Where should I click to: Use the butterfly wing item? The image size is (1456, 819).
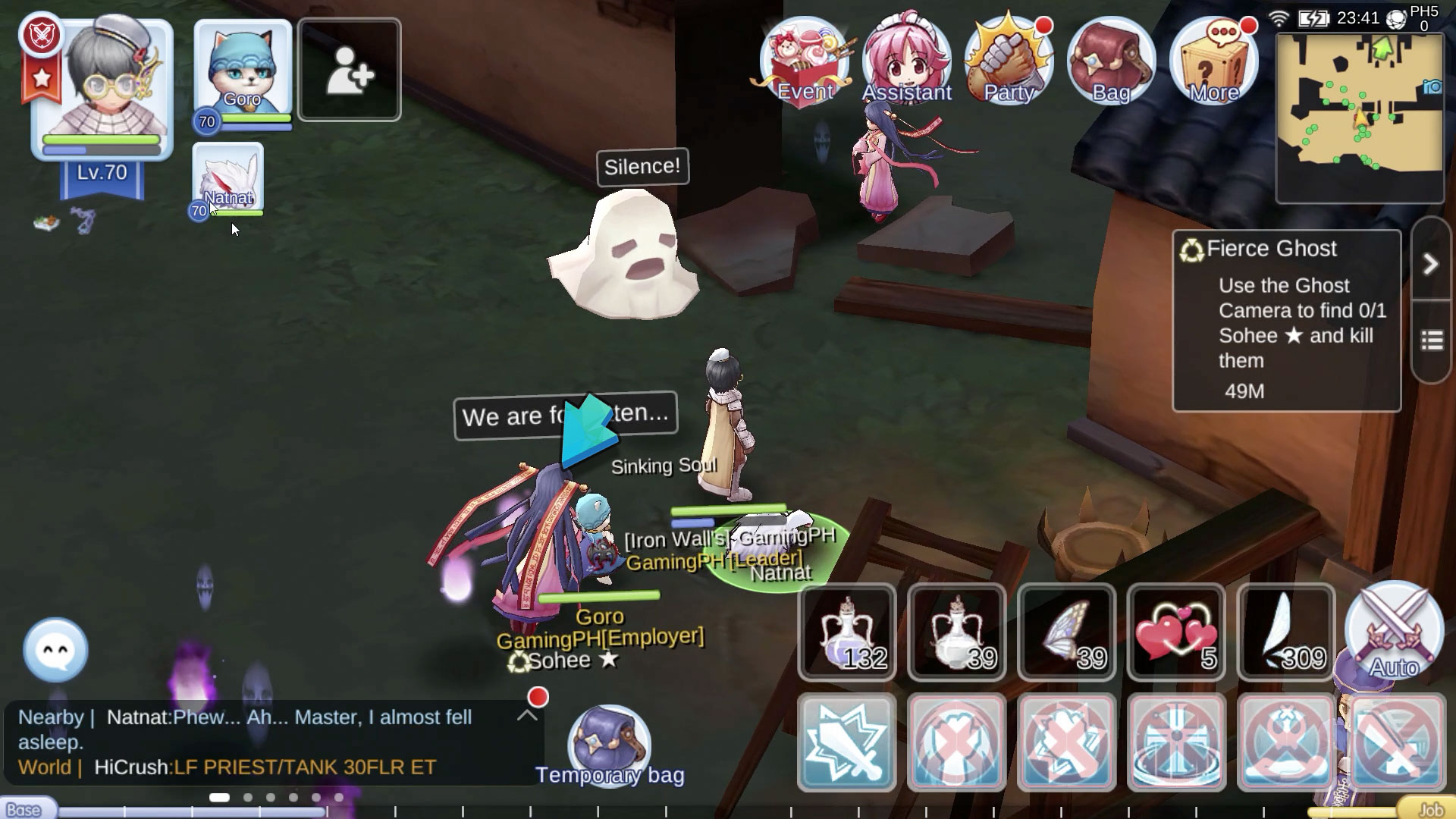click(1067, 632)
